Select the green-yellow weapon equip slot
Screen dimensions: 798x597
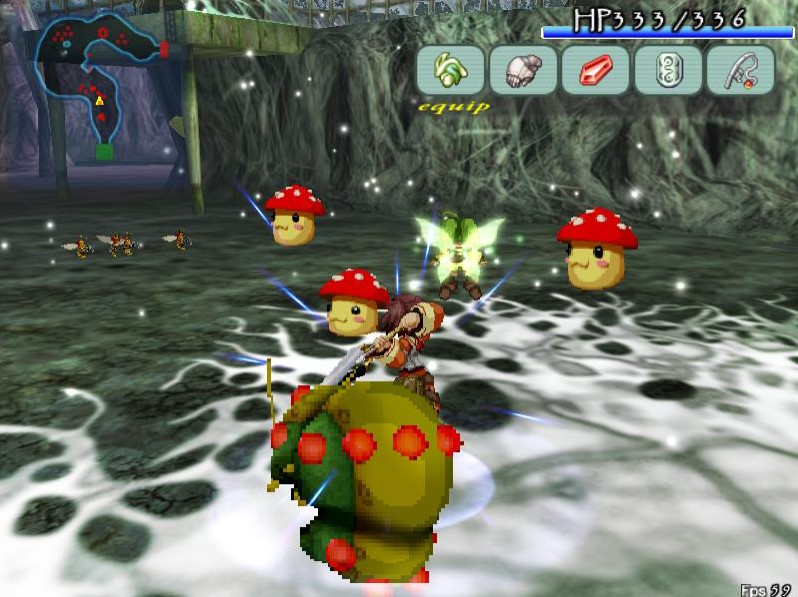pyautogui.click(x=451, y=70)
